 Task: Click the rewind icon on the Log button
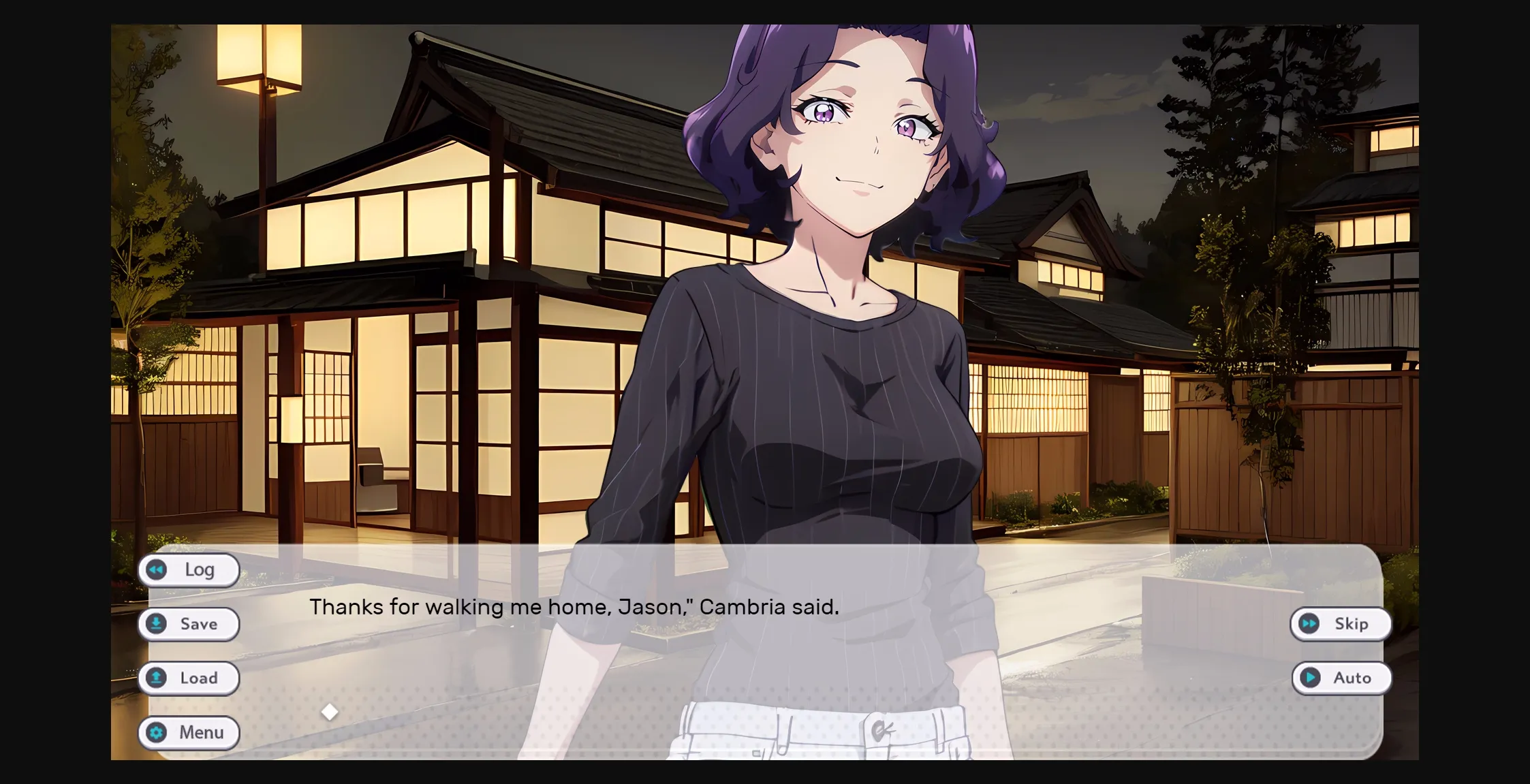[x=157, y=570]
